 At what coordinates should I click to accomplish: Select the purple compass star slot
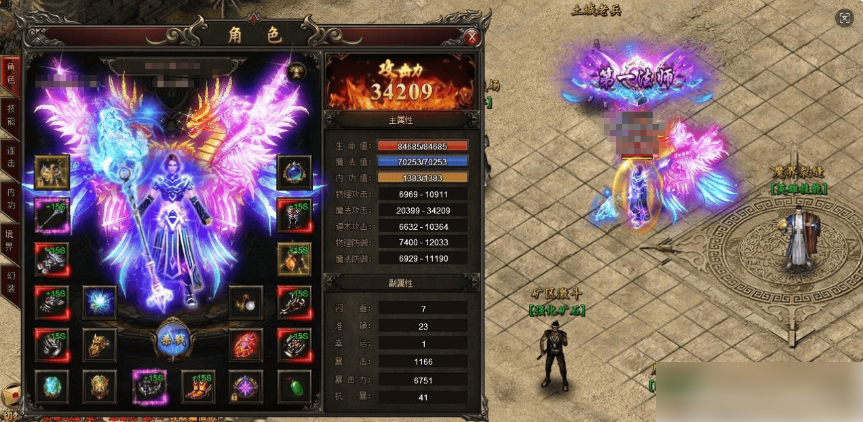pyautogui.click(x=245, y=386)
